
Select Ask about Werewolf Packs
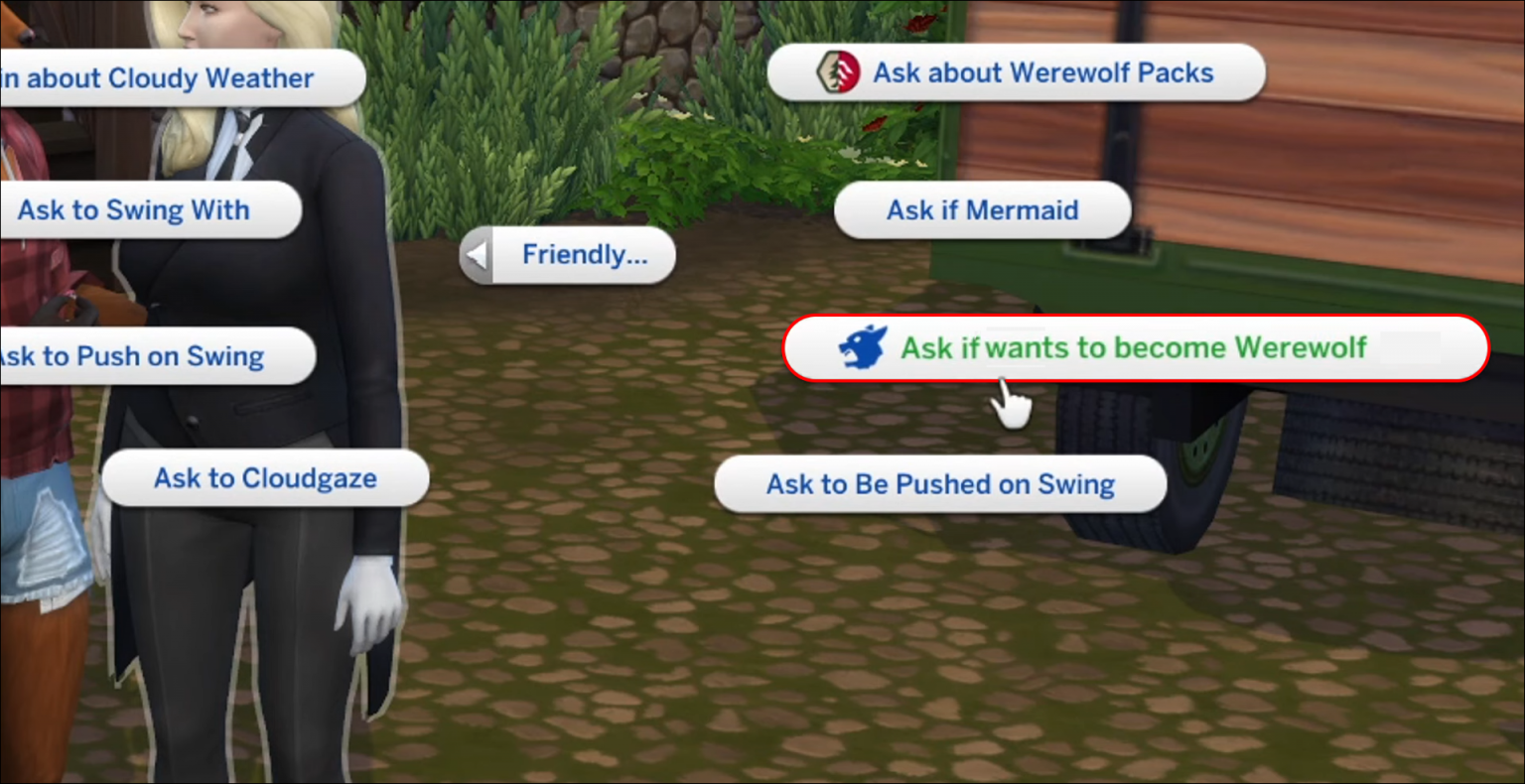(x=1040, y=71)
